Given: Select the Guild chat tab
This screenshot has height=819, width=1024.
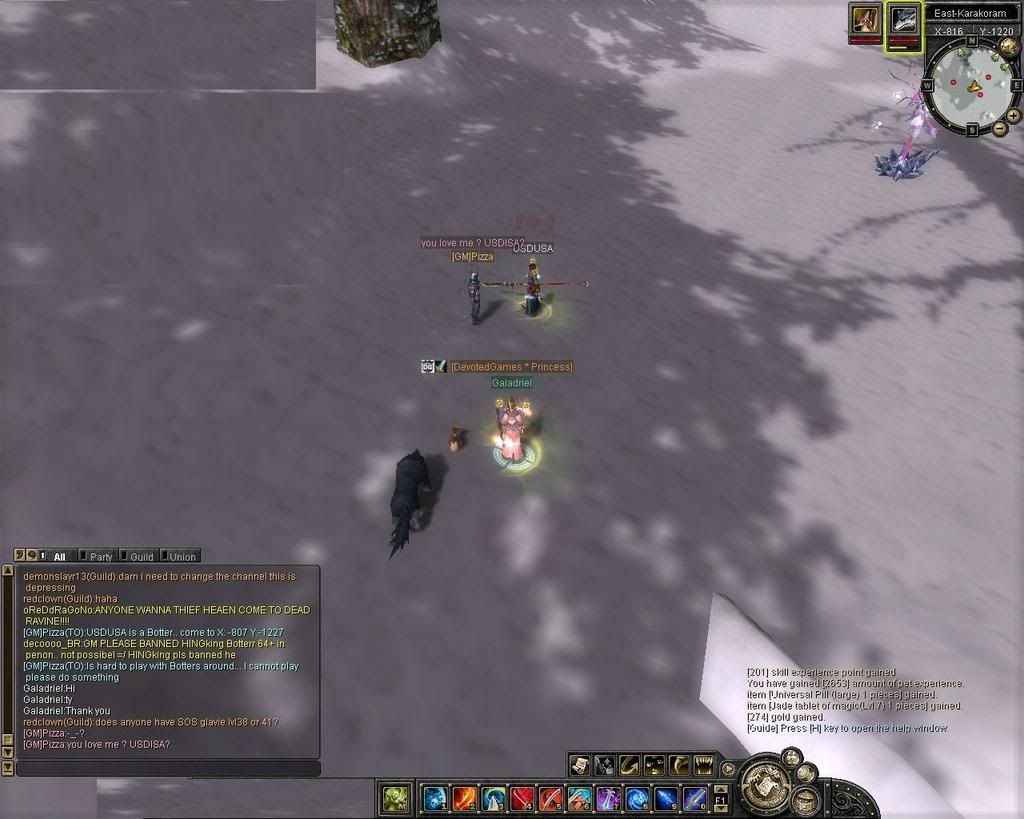Looking at the screenshot, I should tap(141, 556).
